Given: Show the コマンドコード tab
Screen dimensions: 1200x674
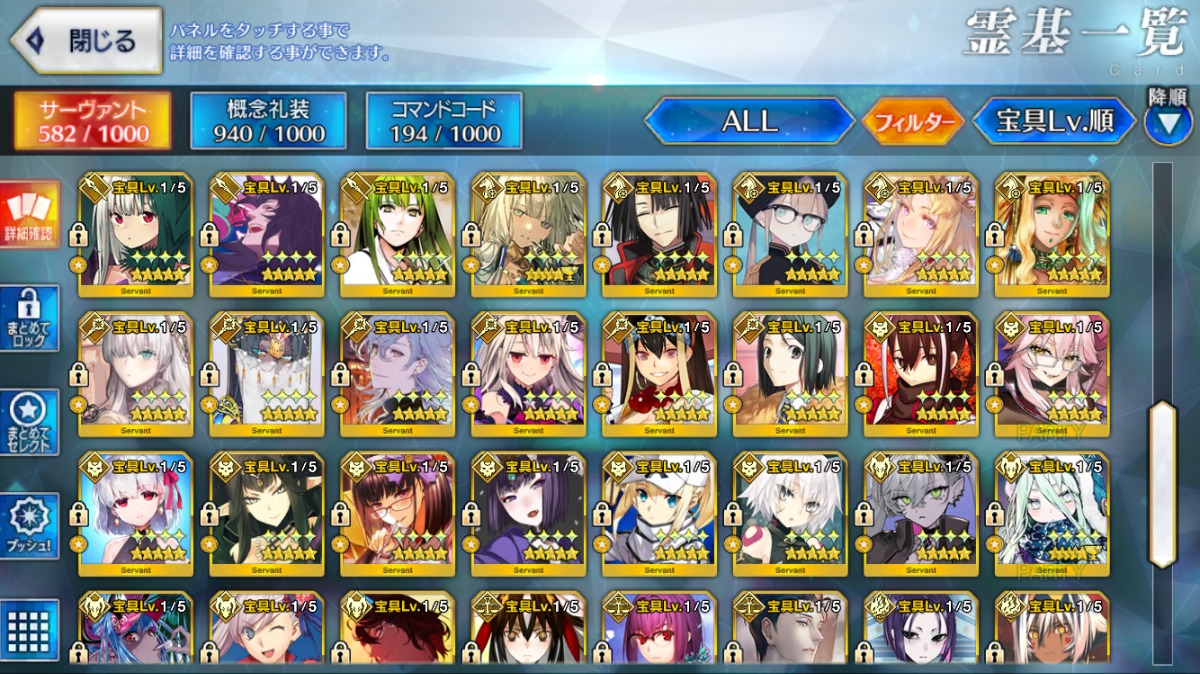Looking at the screenshot, I should tap(444, 121).
